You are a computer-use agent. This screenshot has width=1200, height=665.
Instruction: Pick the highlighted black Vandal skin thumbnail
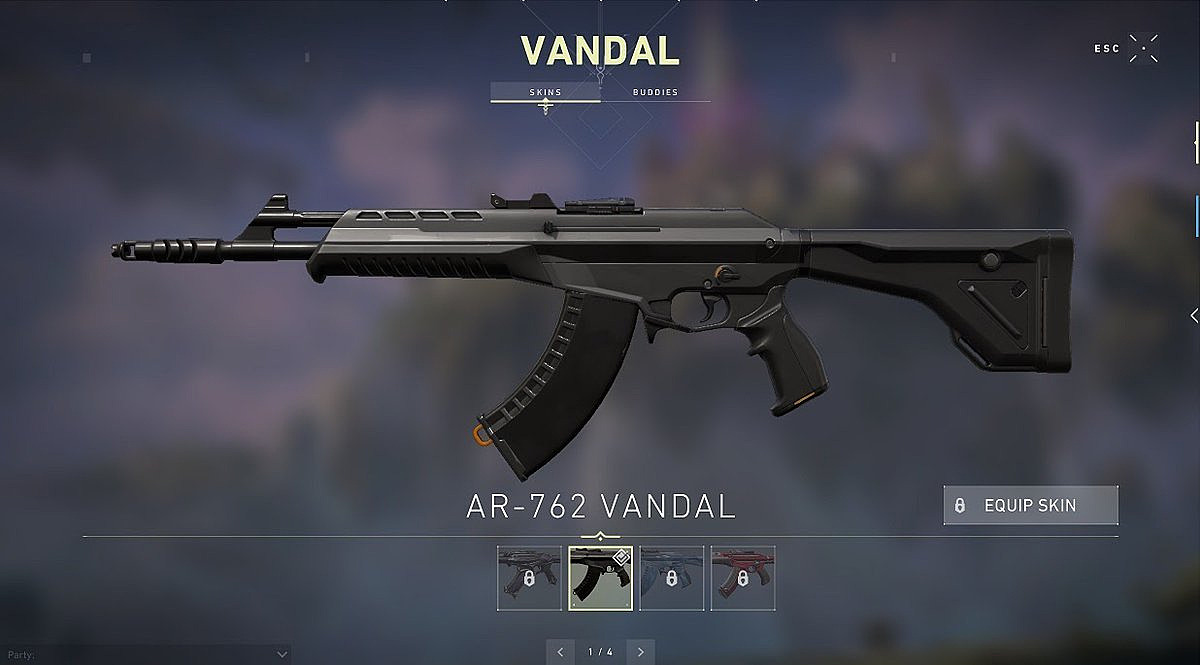pos(601,578)
